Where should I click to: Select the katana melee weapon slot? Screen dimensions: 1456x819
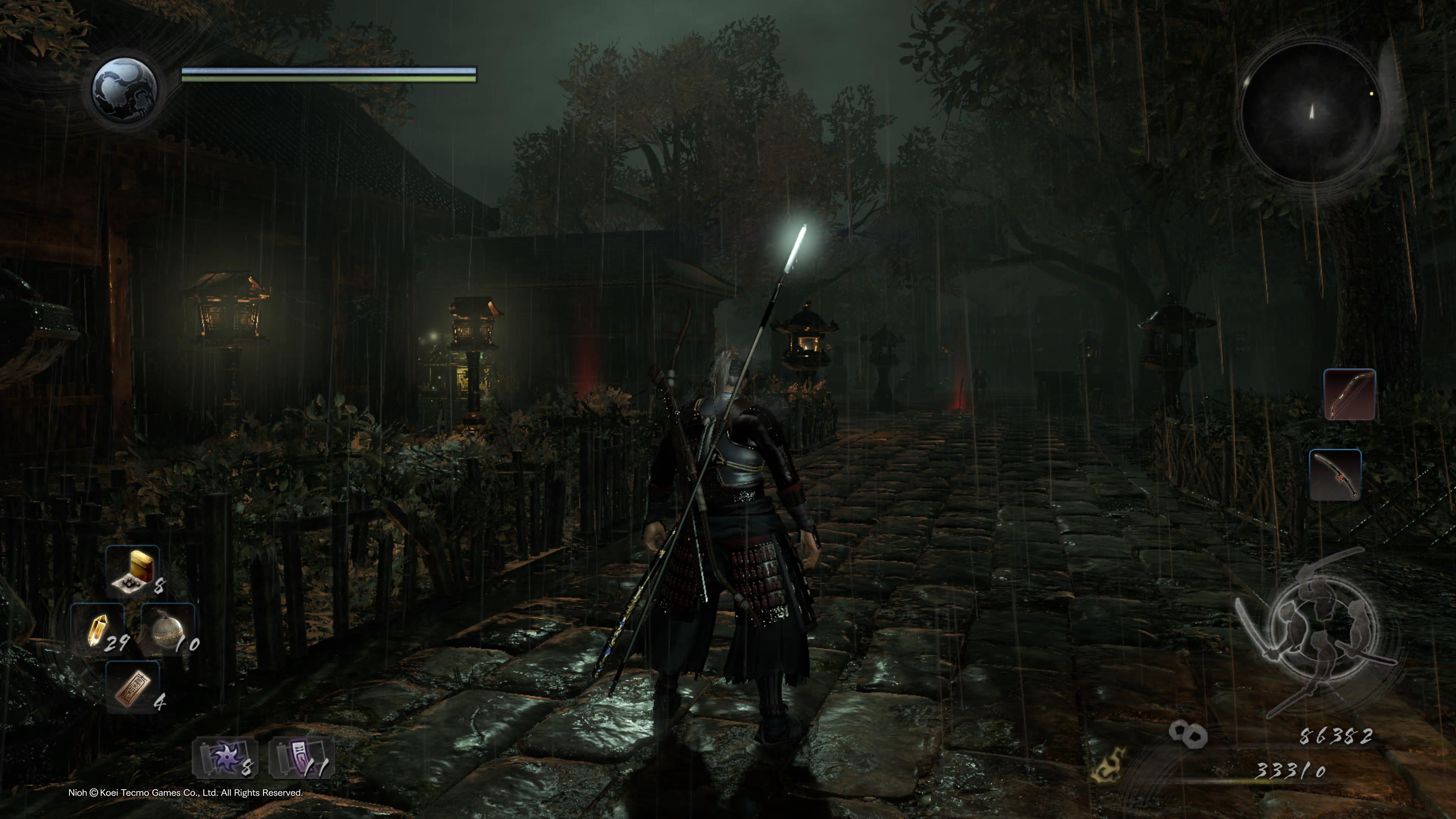point(1335,475)
